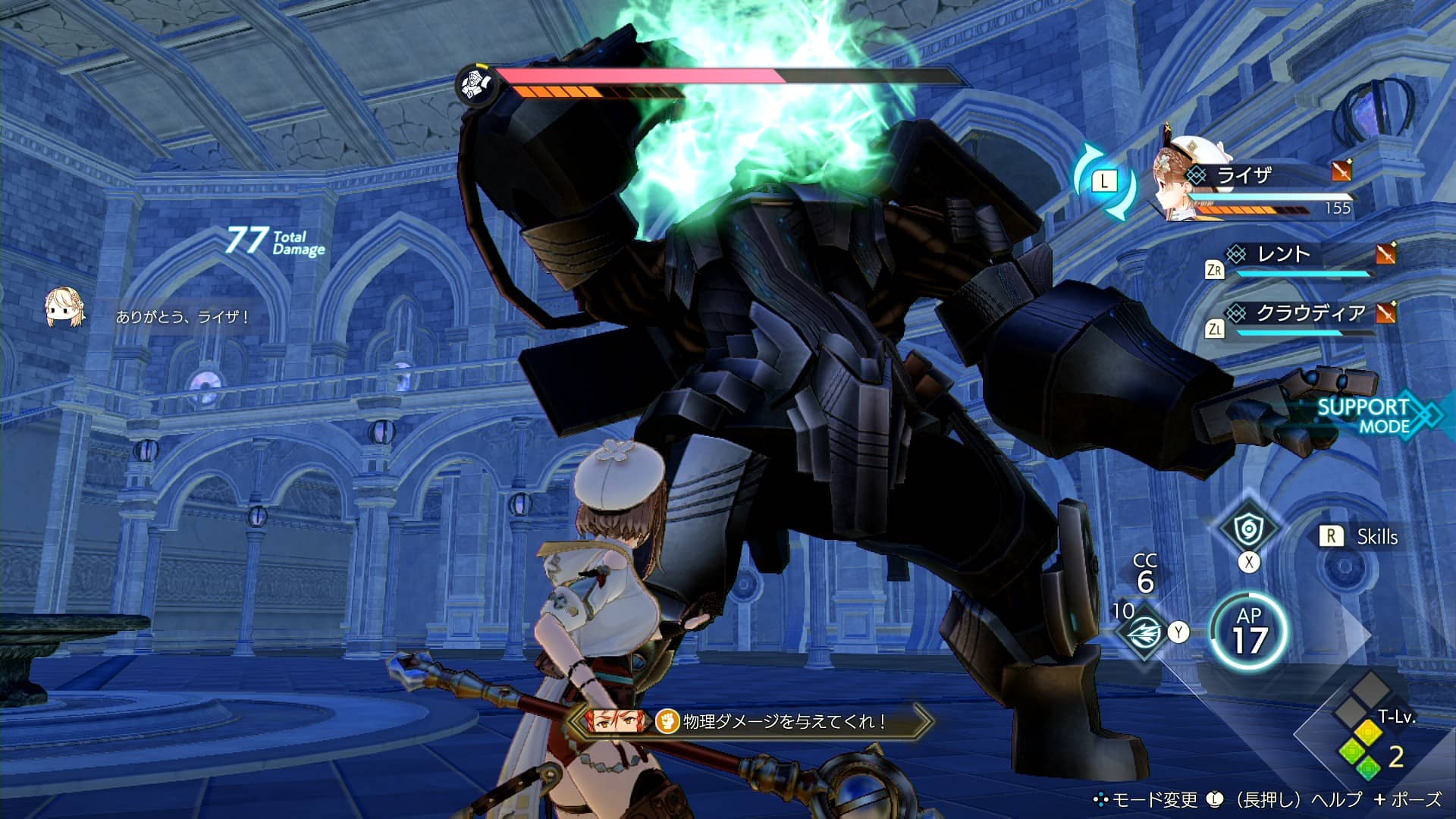Use the quick action arrow skill icon
1456x819 pixels.
(x=1144, y=634)
